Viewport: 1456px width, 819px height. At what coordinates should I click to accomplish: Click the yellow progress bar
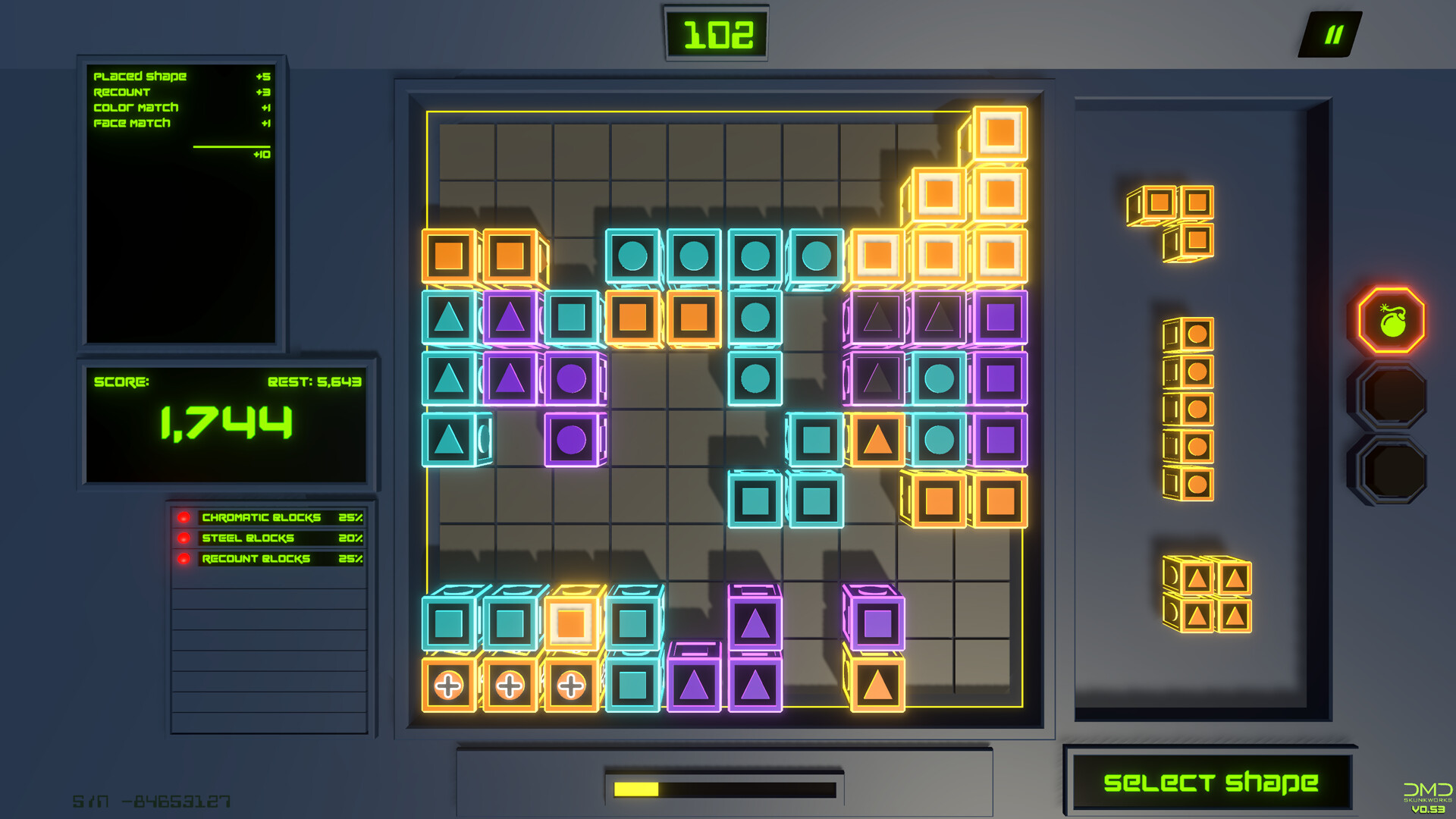[x=637, y=789]
